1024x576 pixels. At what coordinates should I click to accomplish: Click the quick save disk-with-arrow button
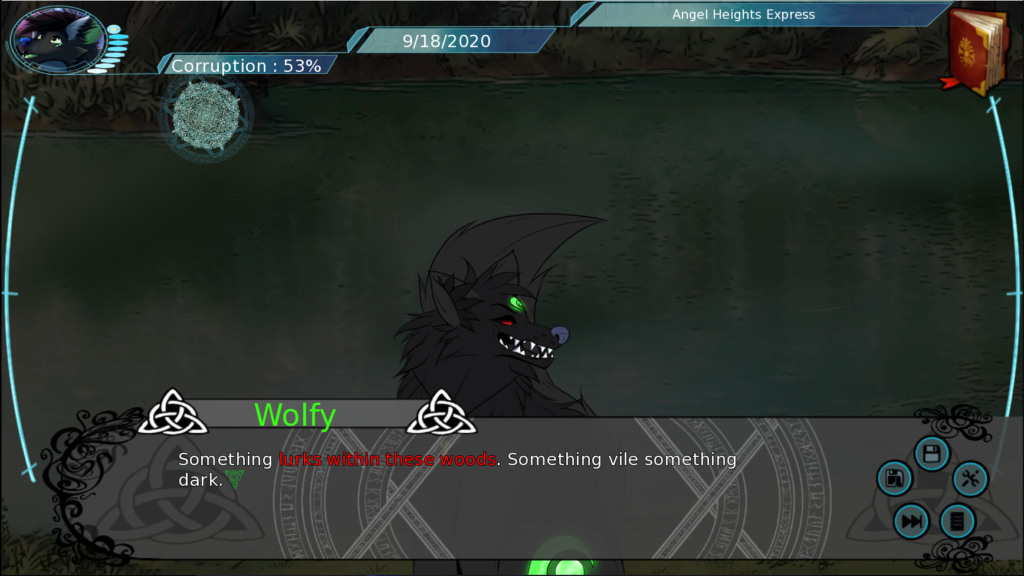coord(894,478)
